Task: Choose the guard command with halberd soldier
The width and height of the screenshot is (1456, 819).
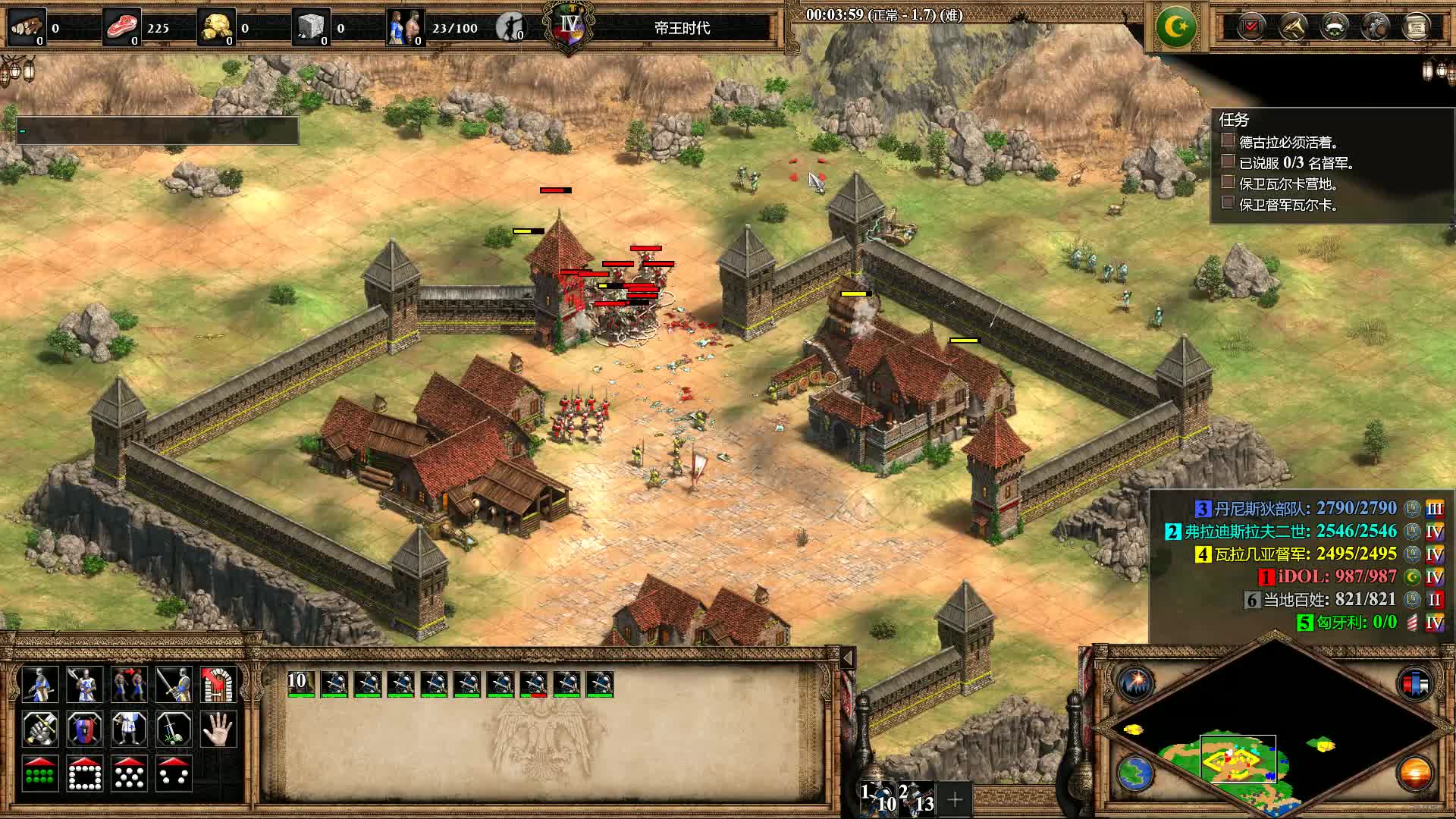Action: 84,685
